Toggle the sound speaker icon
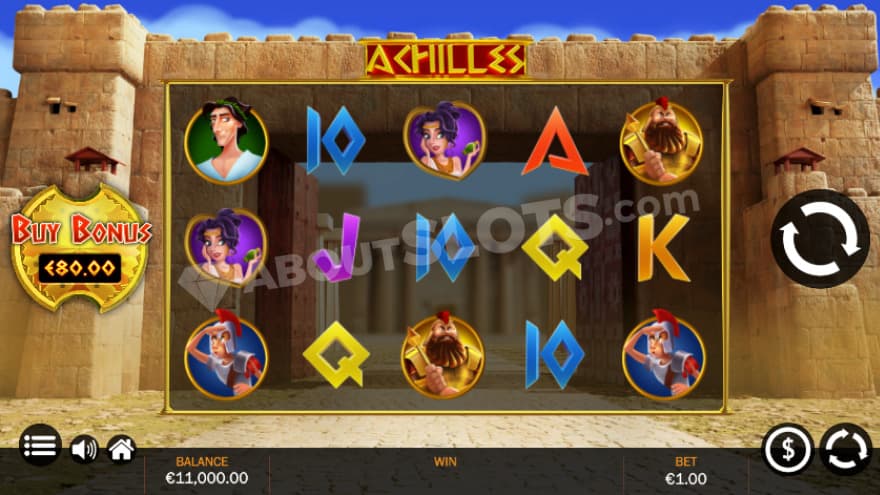Screen dimensions: 880x495 click(x=83, y=449)
